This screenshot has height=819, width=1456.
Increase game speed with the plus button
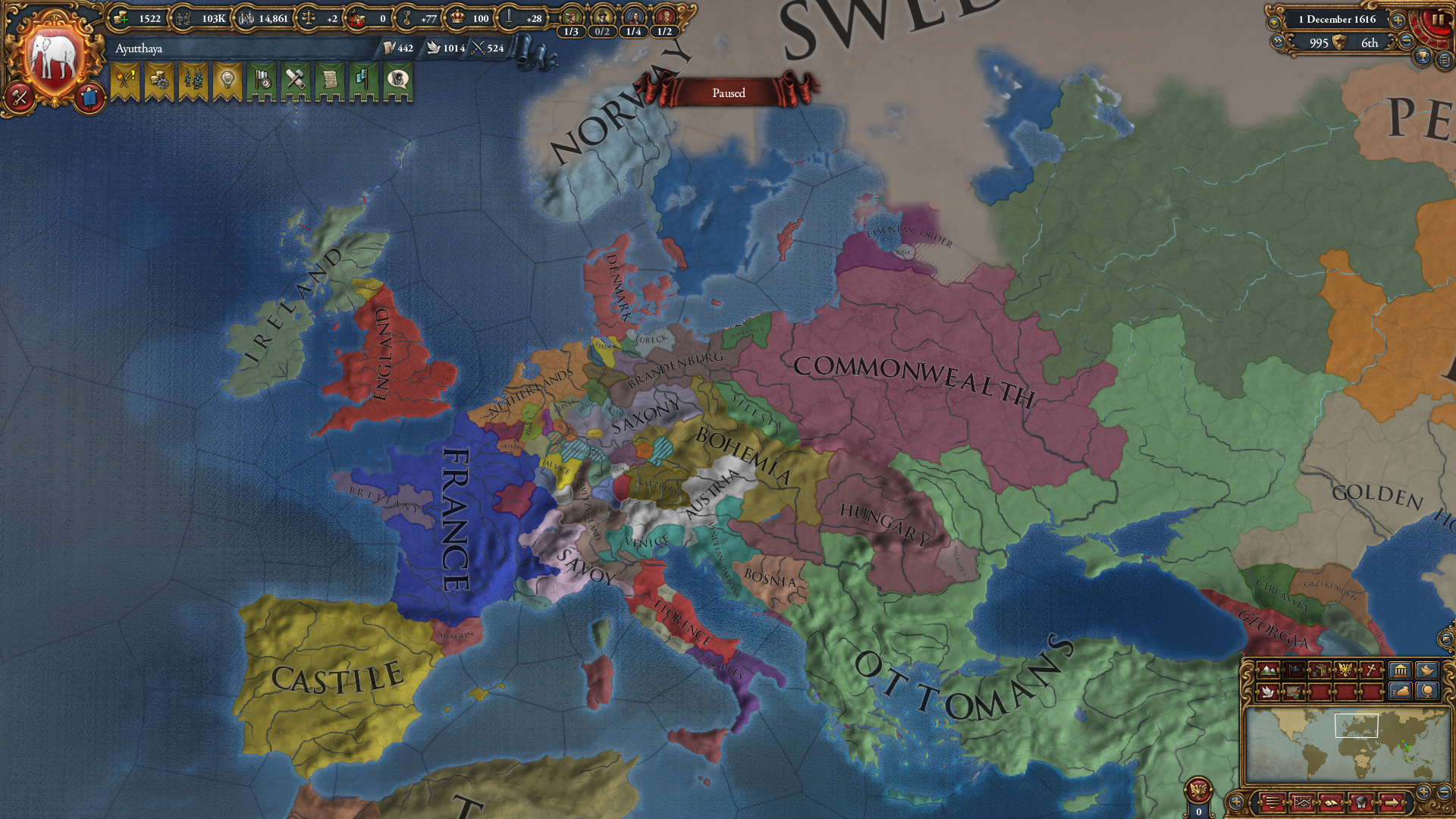(1398, 20)
